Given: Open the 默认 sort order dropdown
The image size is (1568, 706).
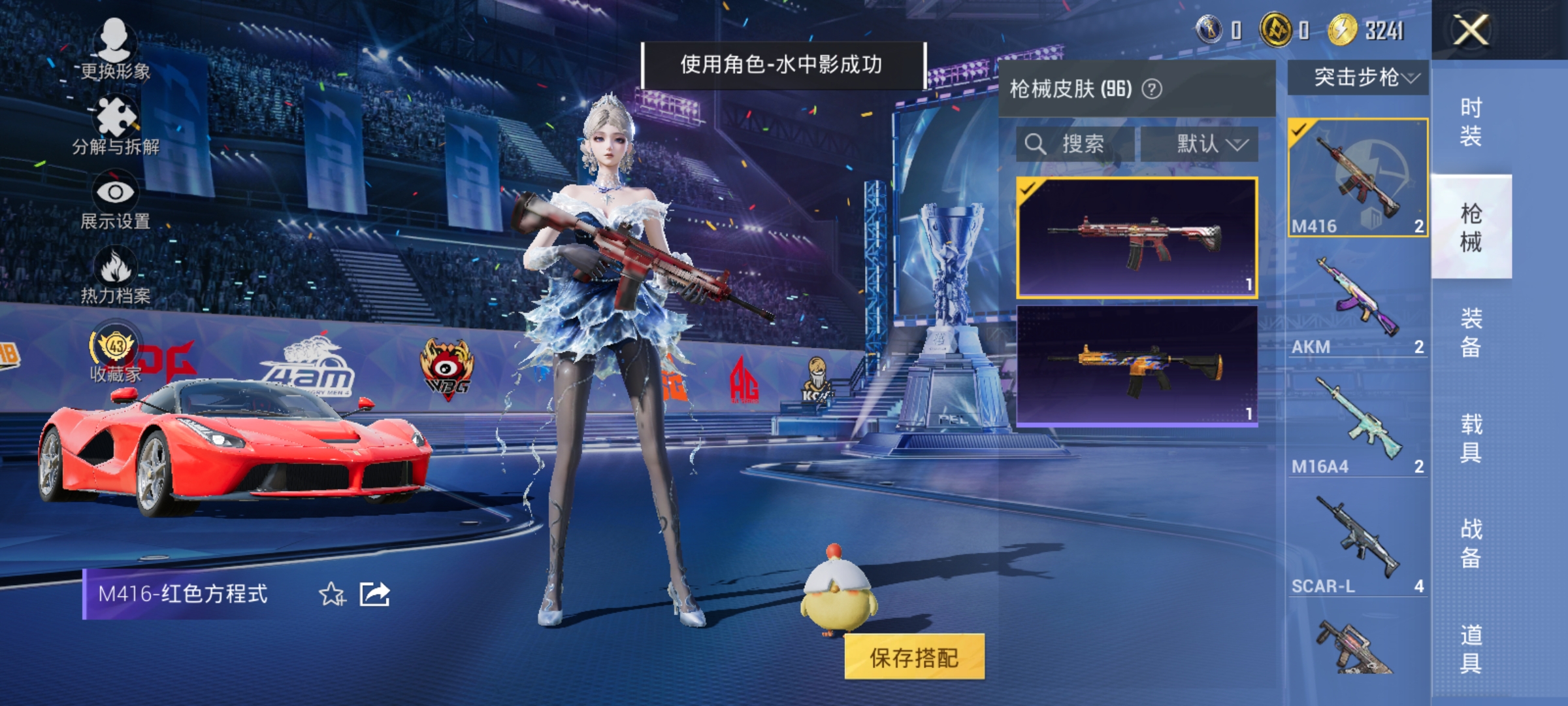Looking at the screenshot, I should pos(1206,144).
